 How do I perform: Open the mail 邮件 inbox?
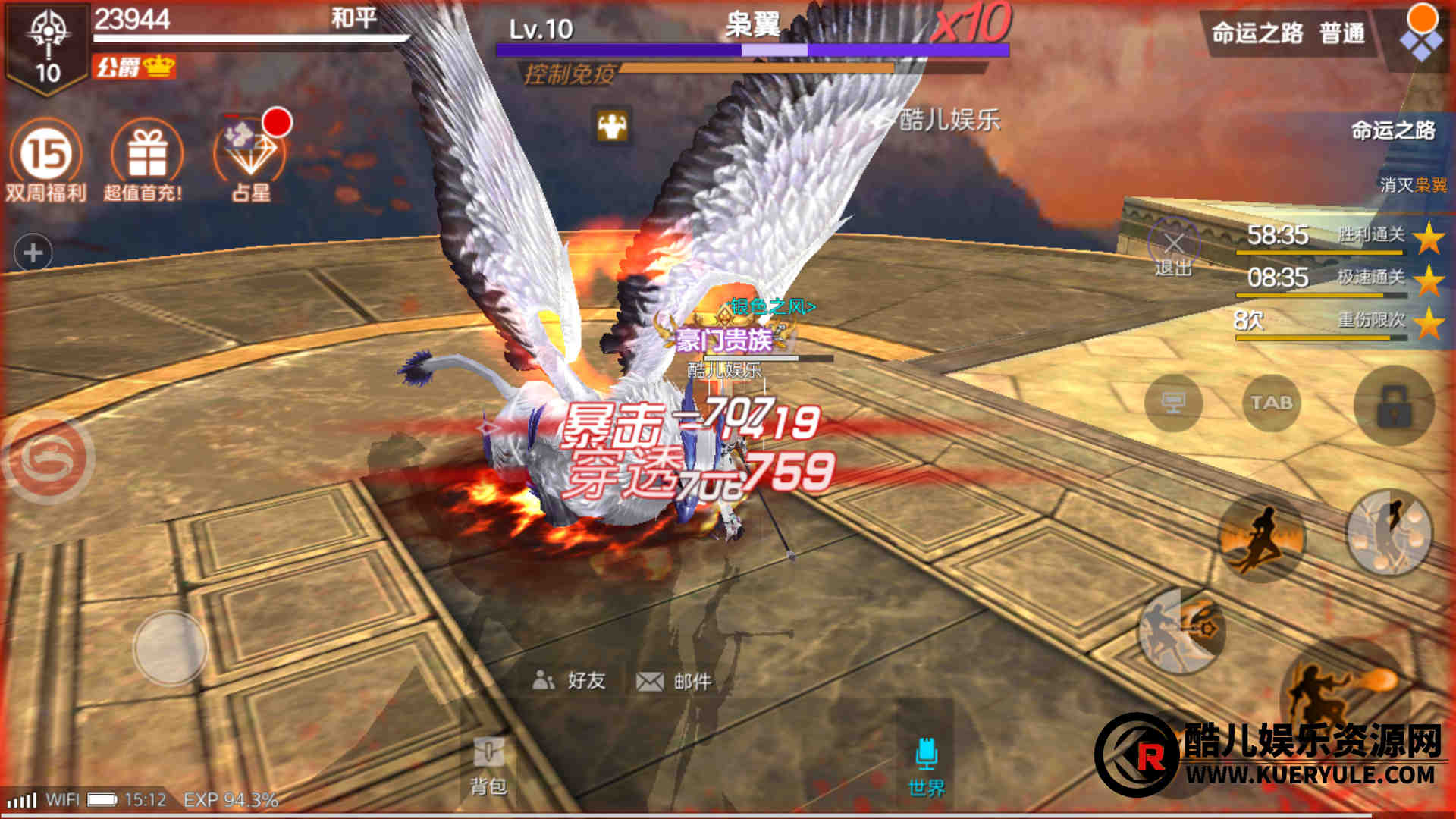coord(674,681)
